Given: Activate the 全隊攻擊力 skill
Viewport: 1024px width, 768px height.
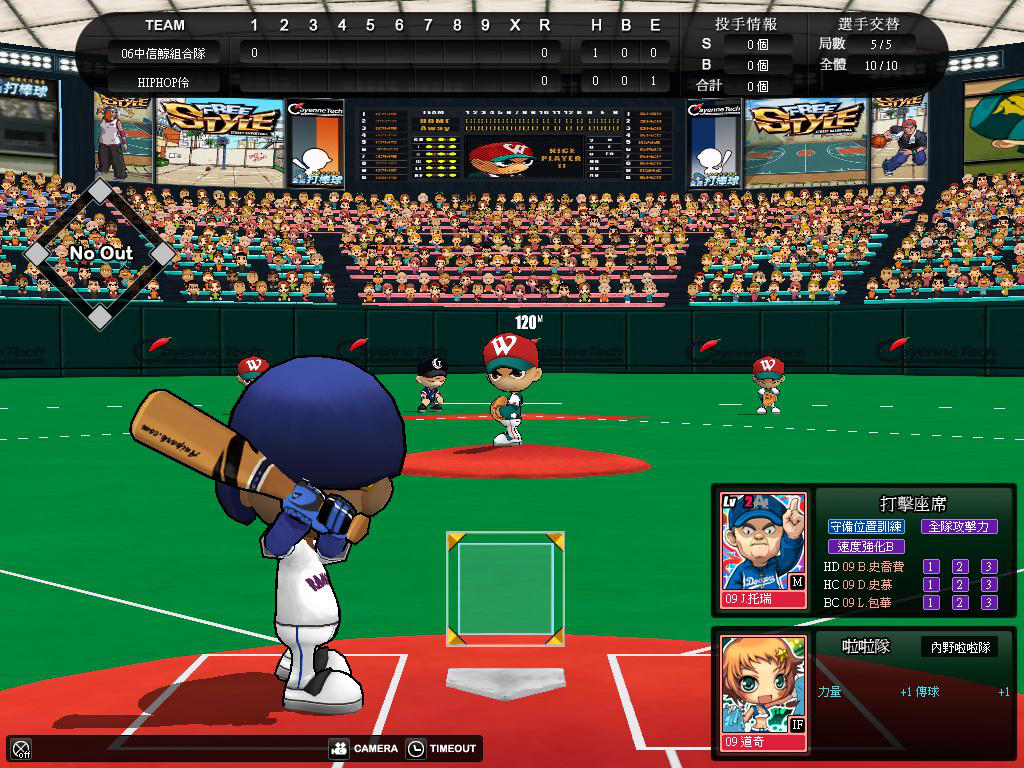Looking at the screenshot, I should click(957, 526).
